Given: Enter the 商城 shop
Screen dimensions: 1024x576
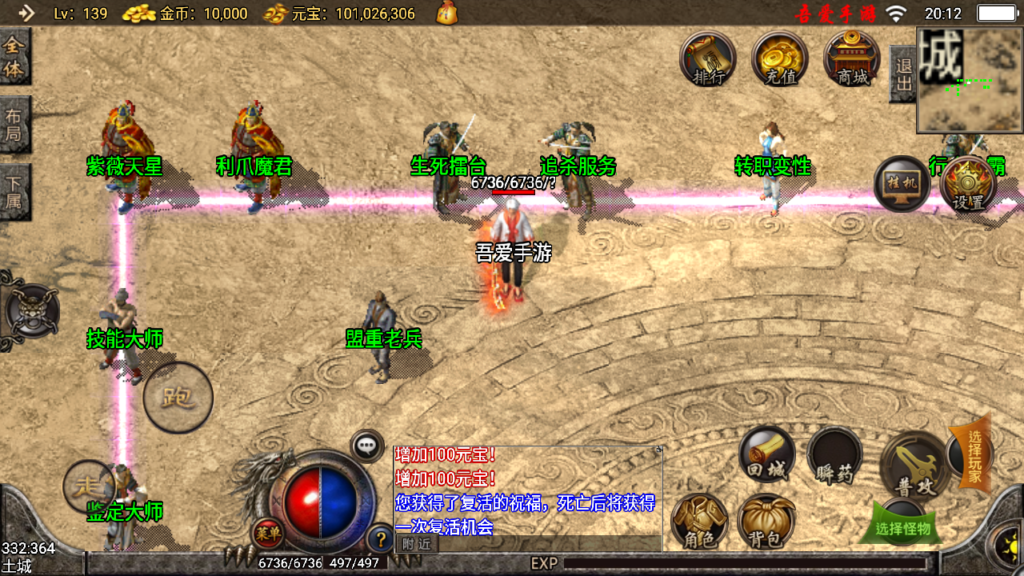Looking at the screenshot, I should tap(852, 58).
